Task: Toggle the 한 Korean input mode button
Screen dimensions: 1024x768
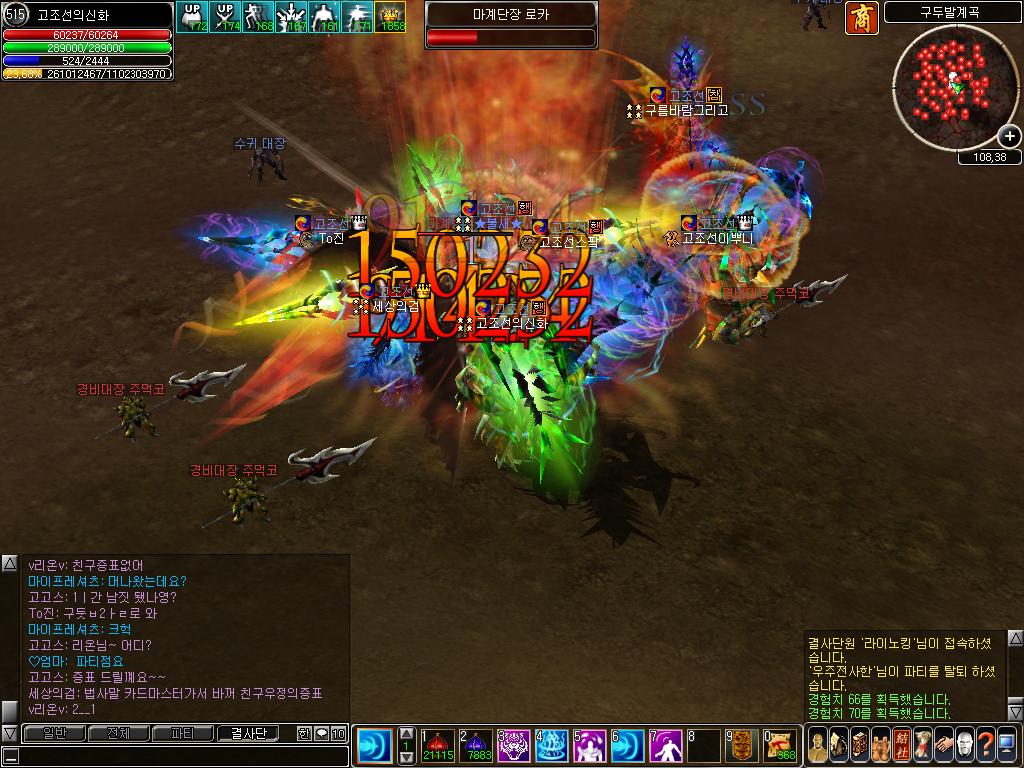Action: [x=305, y=733]
